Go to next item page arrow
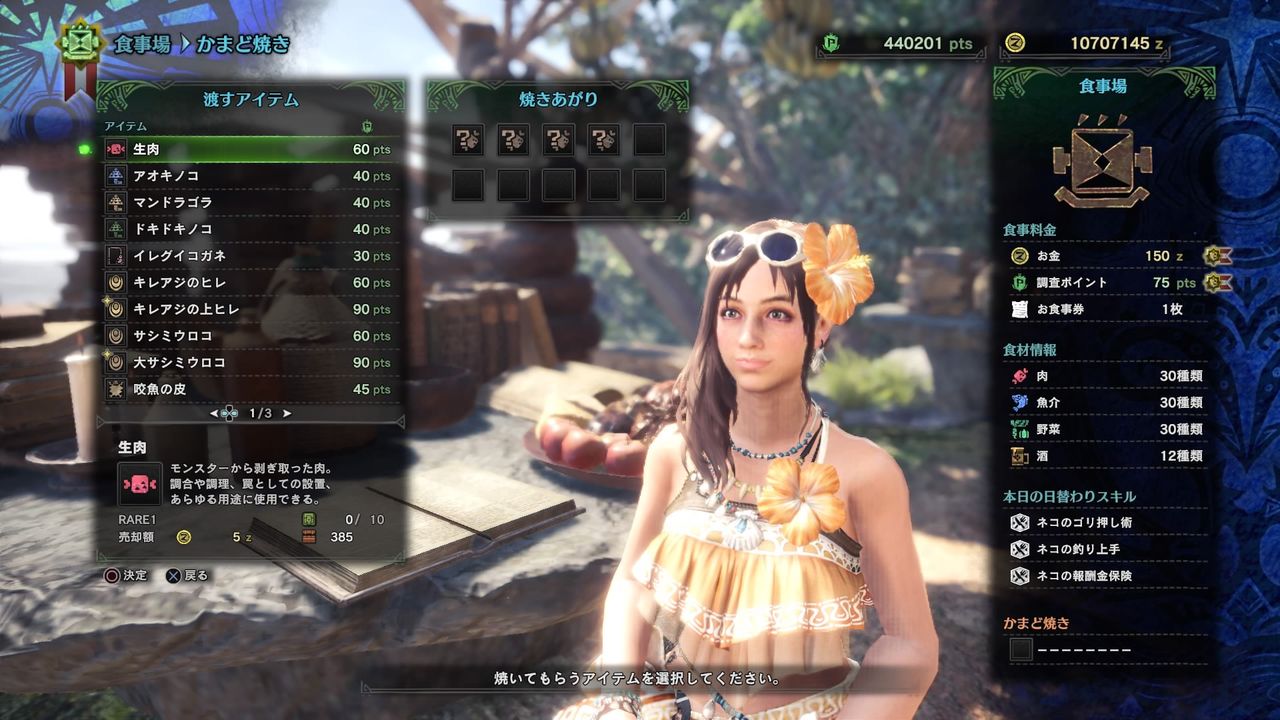Image resolution: width=1280 pixels, height=720 pixels. [x=288, y=413]
